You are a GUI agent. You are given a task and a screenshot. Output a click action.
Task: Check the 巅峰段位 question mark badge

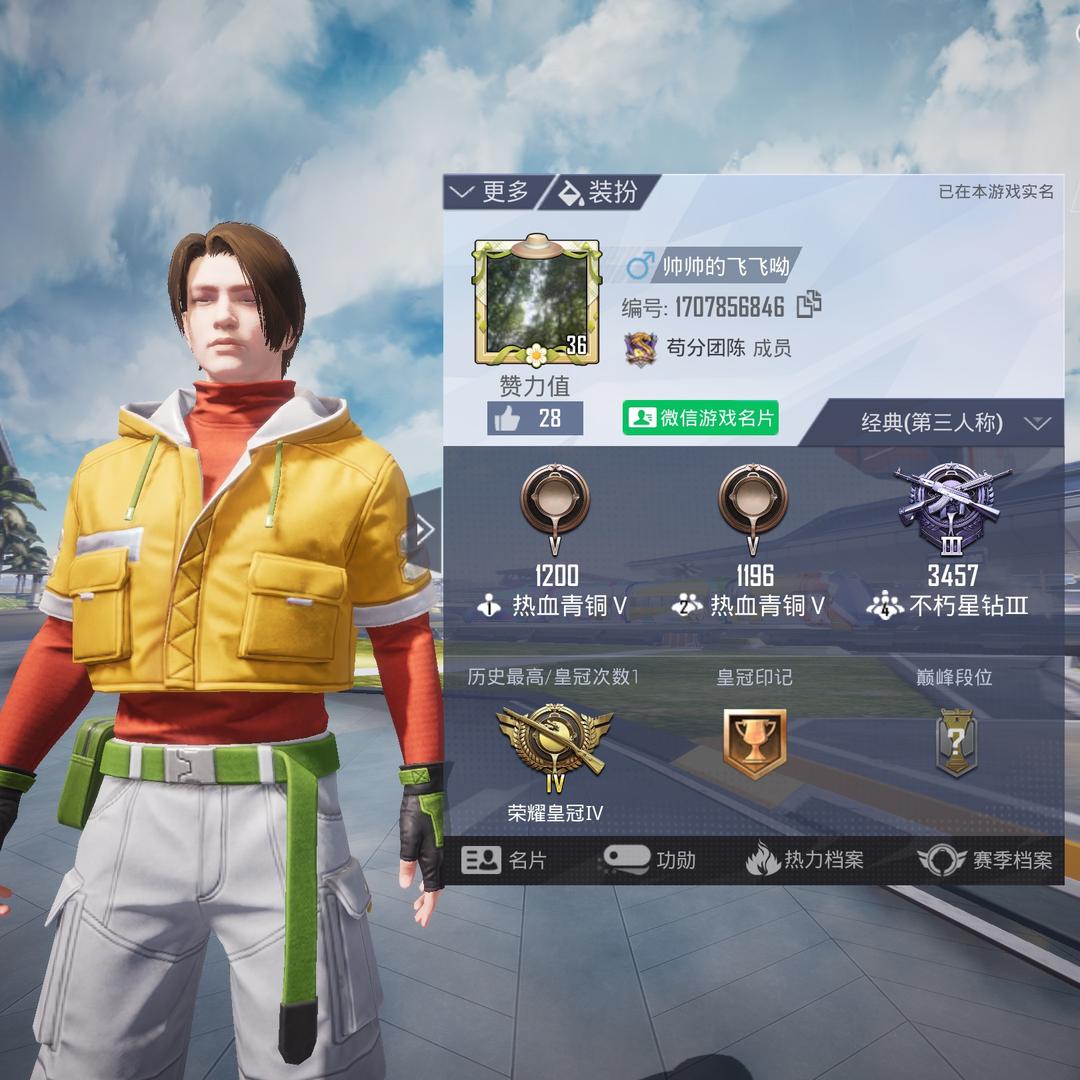pos(955,744)
